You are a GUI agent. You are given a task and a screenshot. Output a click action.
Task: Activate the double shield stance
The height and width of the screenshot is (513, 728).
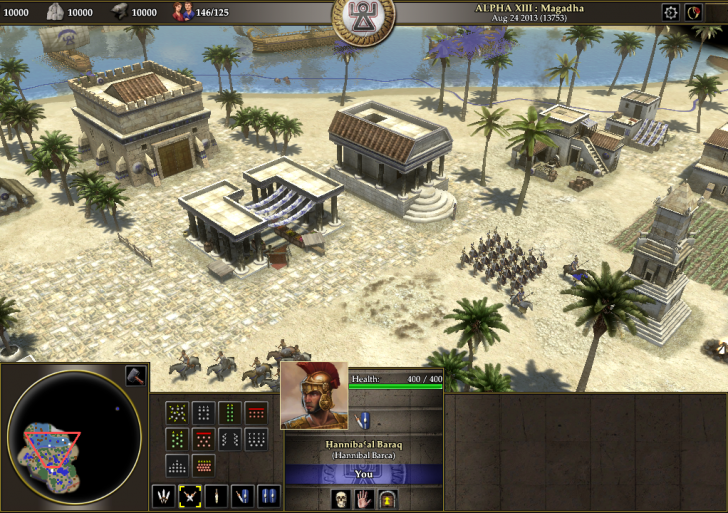[268, 495]
